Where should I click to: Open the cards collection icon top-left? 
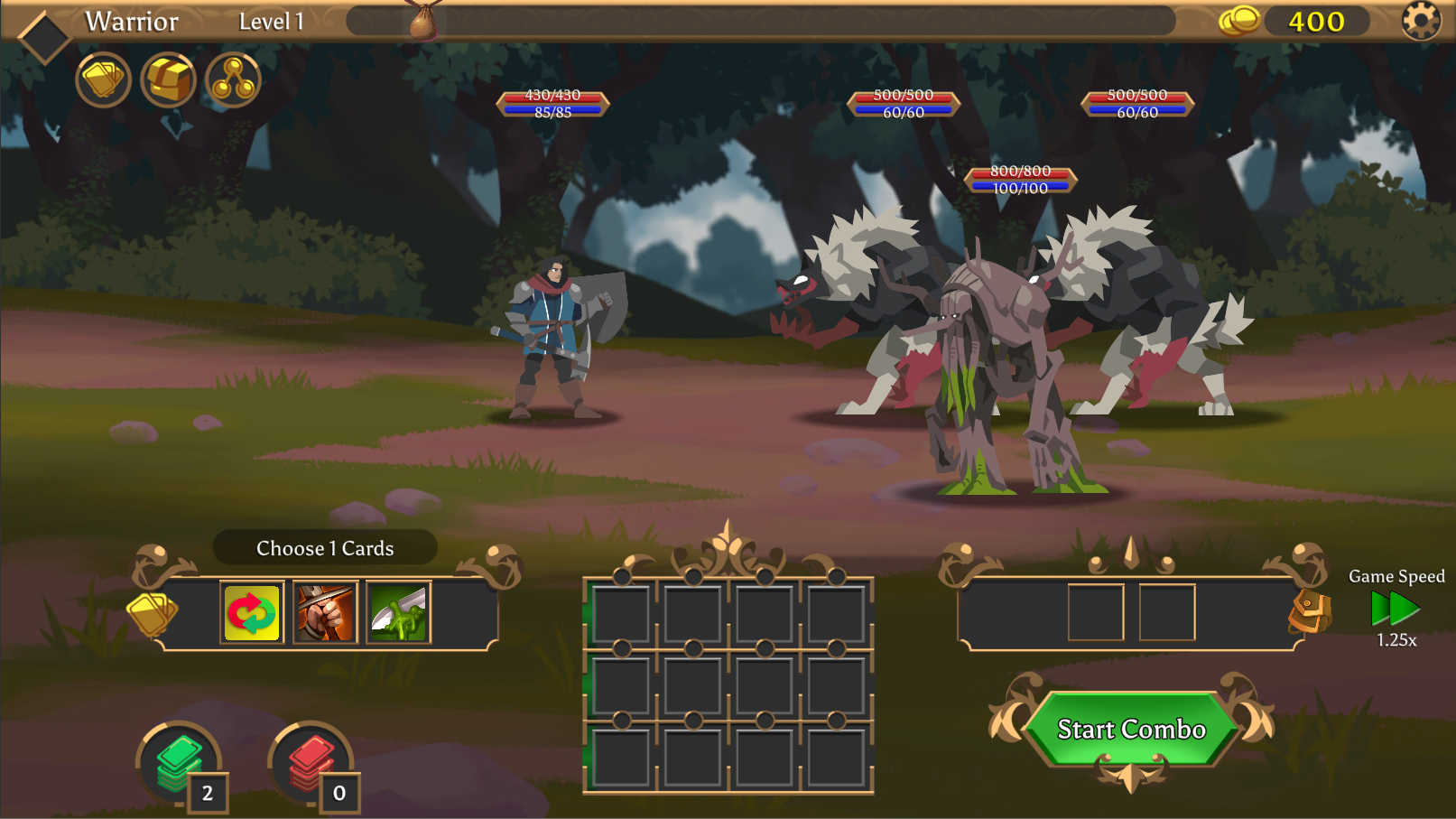(103, 79)
